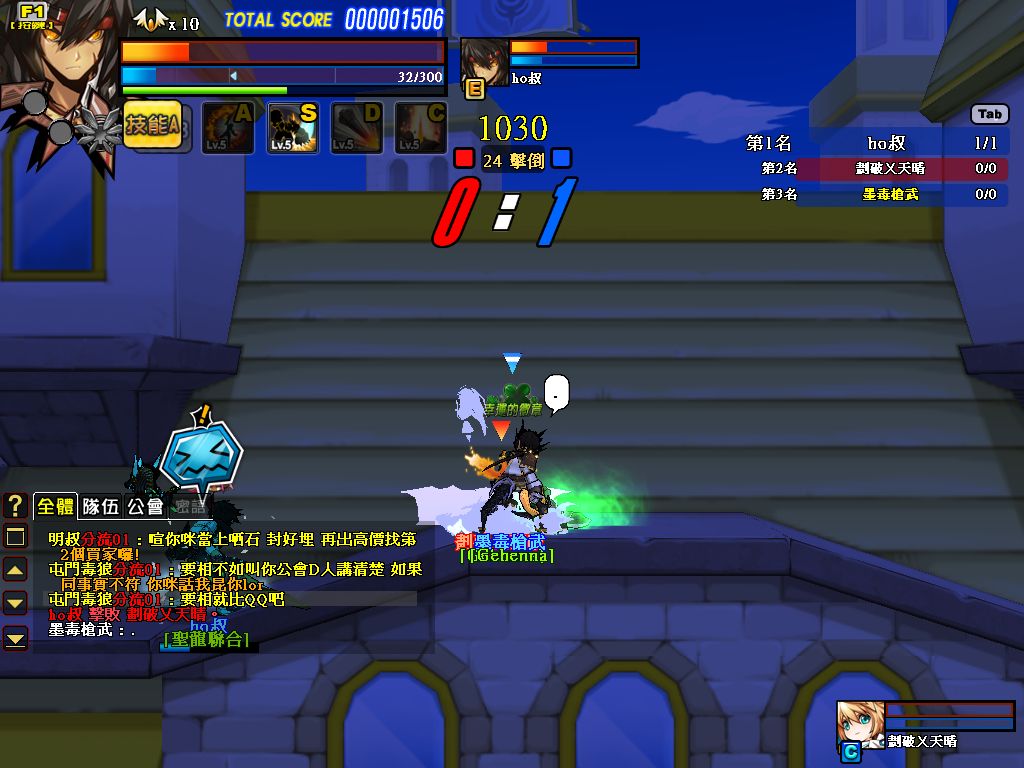Jump to the newest chat message
Screen dimensions: 1024x768
click(x=15, y=637)
